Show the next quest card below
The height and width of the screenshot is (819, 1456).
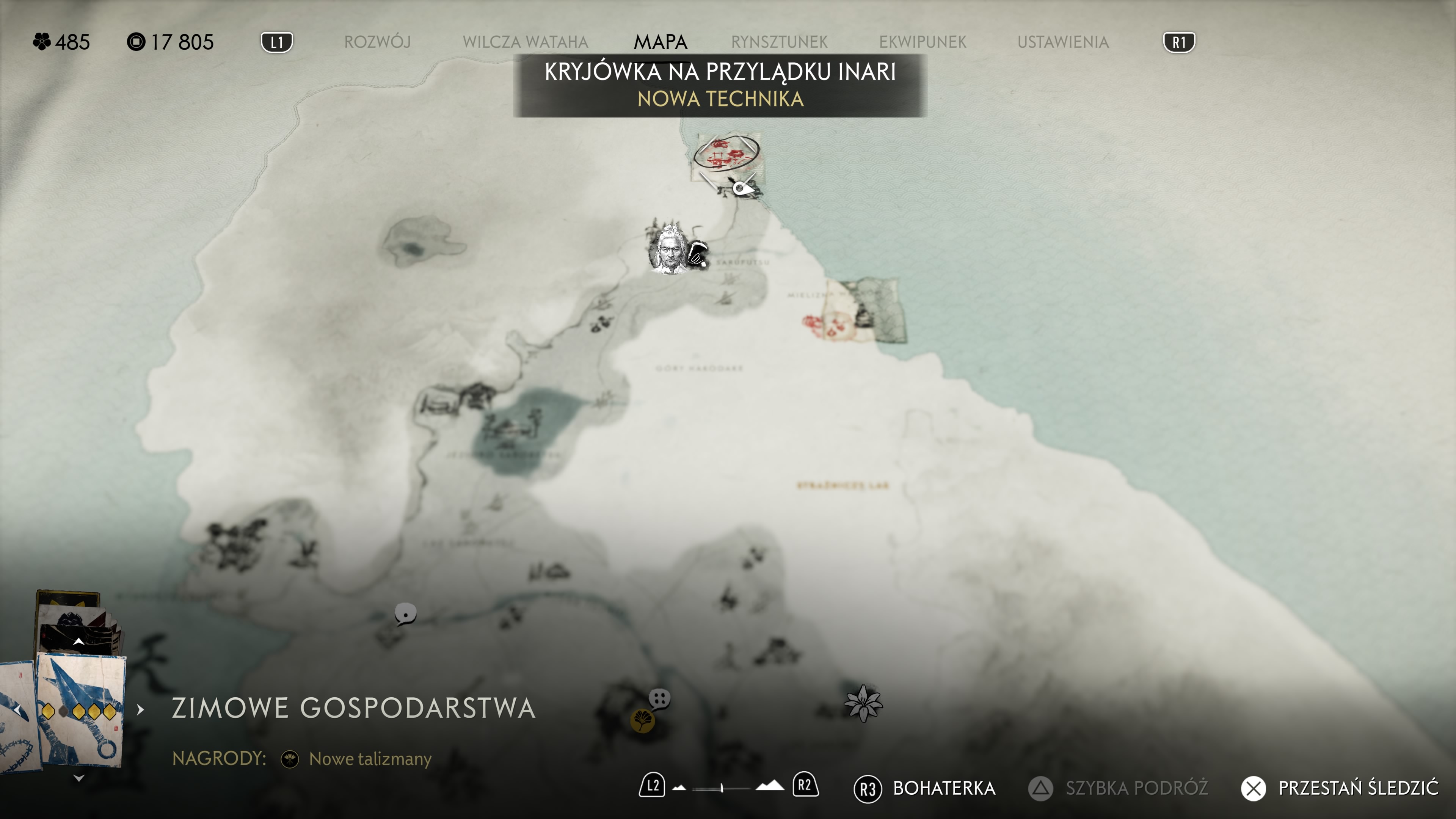click(x=78, y=778)
